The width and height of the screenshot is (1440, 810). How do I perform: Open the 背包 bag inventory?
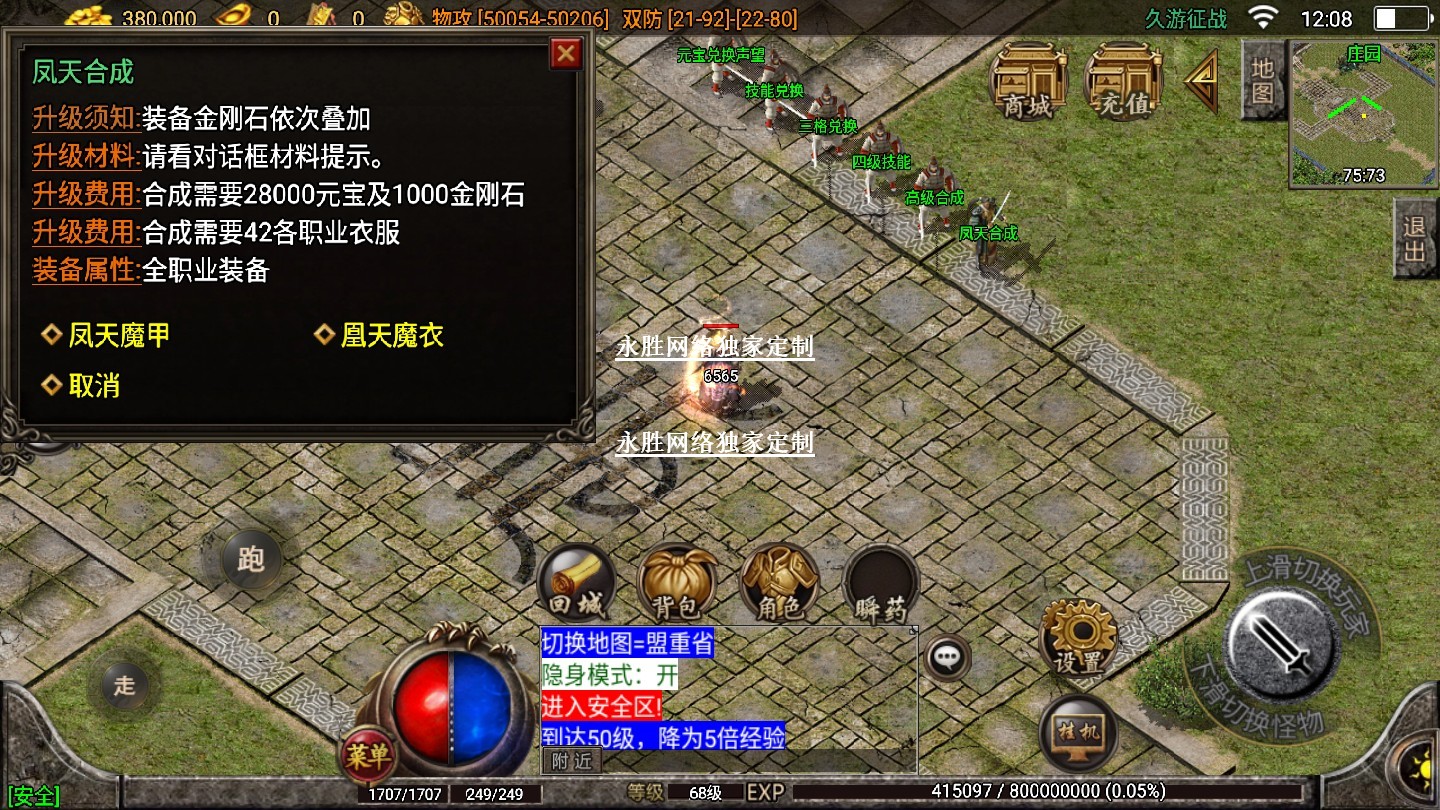pos(677,585)
